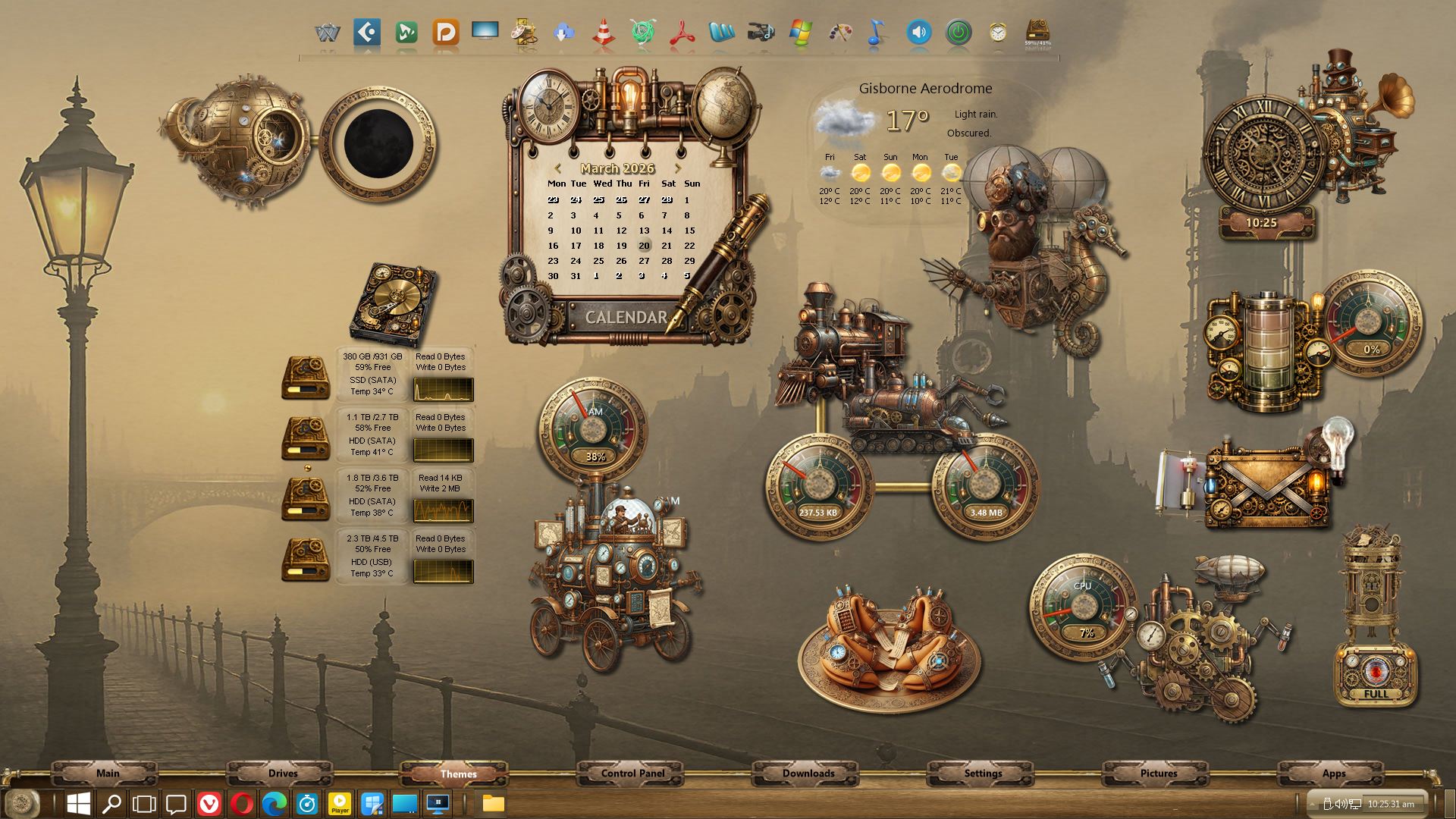Open the magnifying glass search on the taskbar
Screen dimensions: 1456x819
click(x=111, y=804)
